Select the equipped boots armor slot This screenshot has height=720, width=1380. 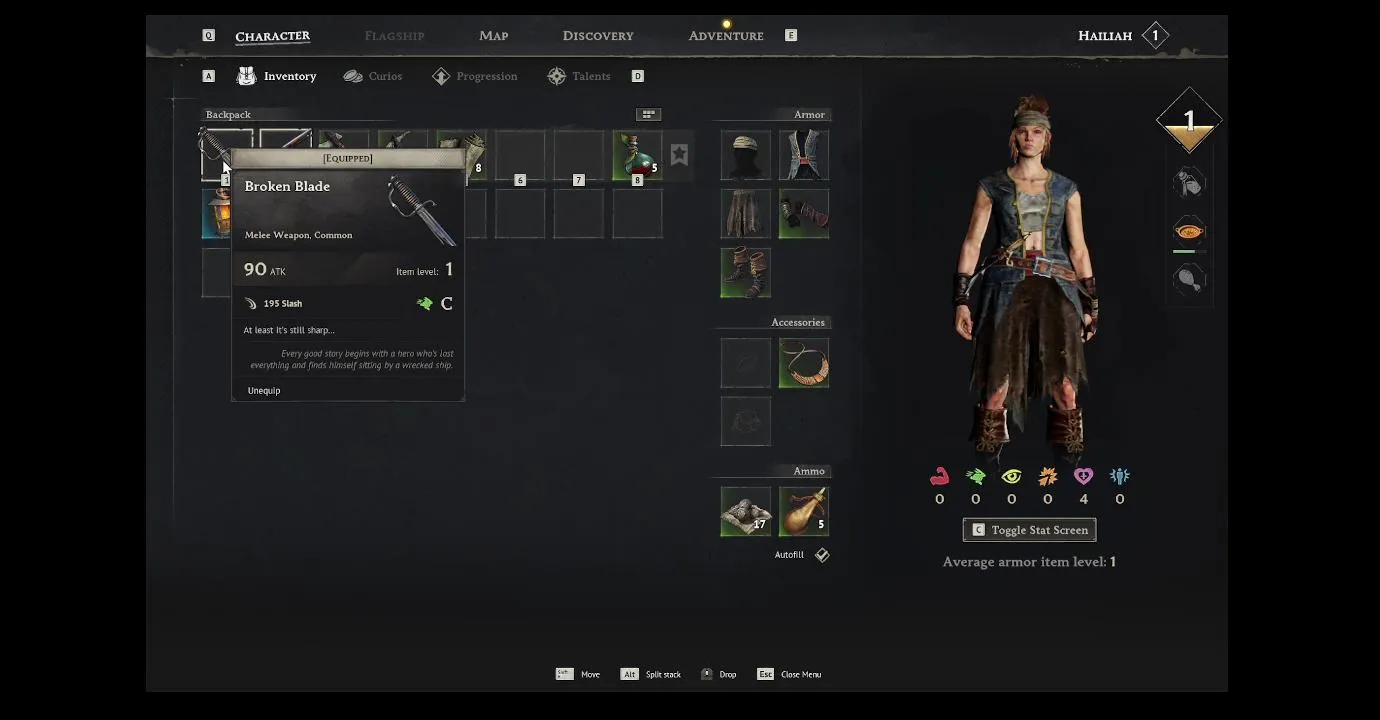point(745,272)
